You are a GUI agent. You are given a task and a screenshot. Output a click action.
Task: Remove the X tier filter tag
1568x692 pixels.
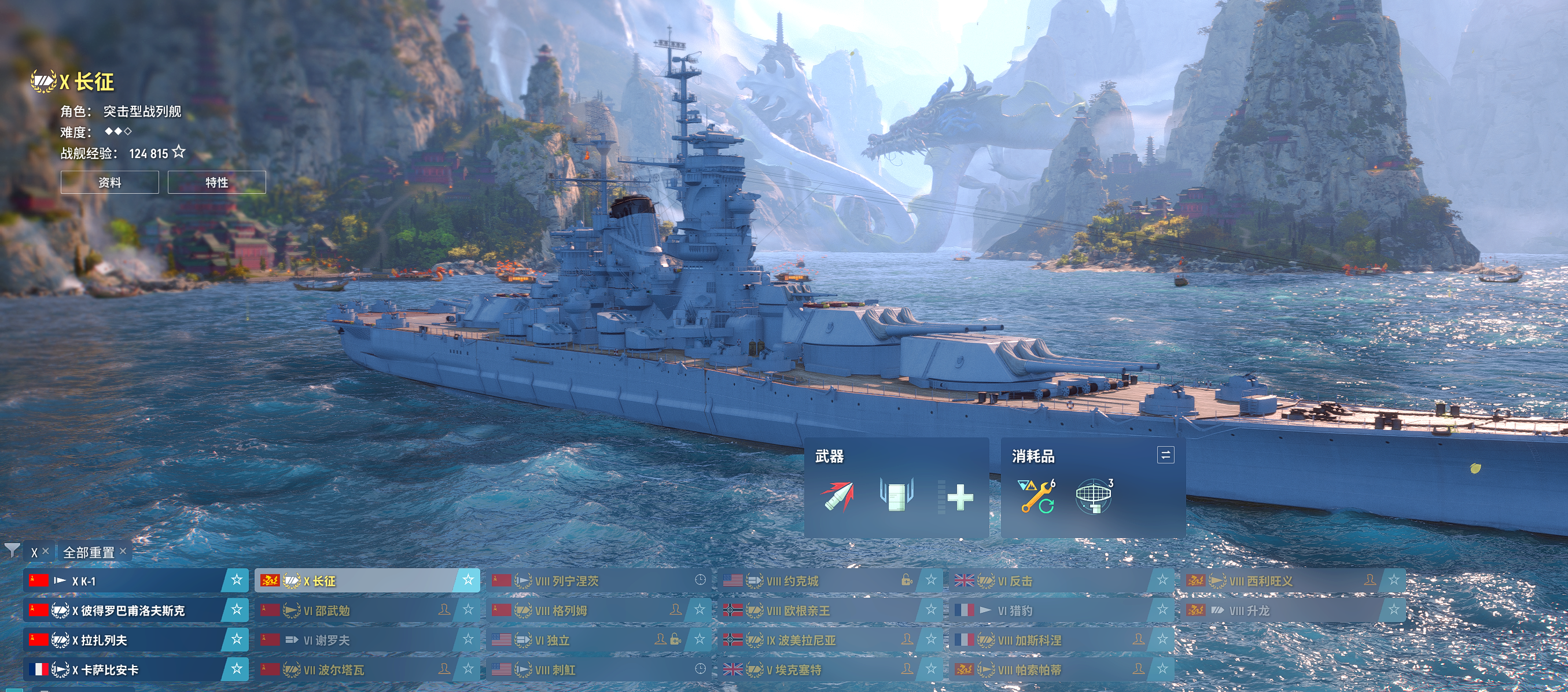coord(45,551)
